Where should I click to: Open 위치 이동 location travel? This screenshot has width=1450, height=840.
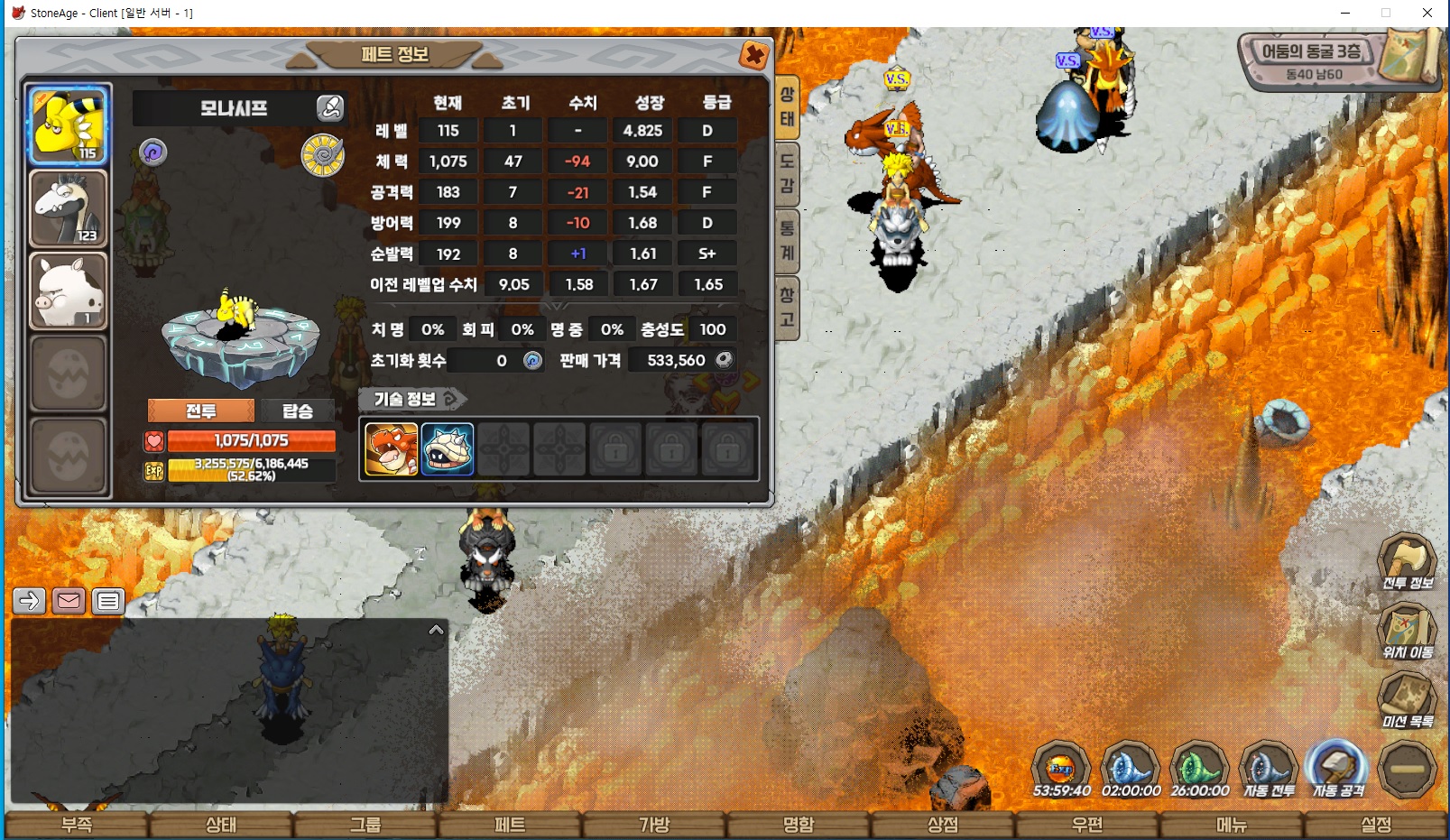[1408, 631]
